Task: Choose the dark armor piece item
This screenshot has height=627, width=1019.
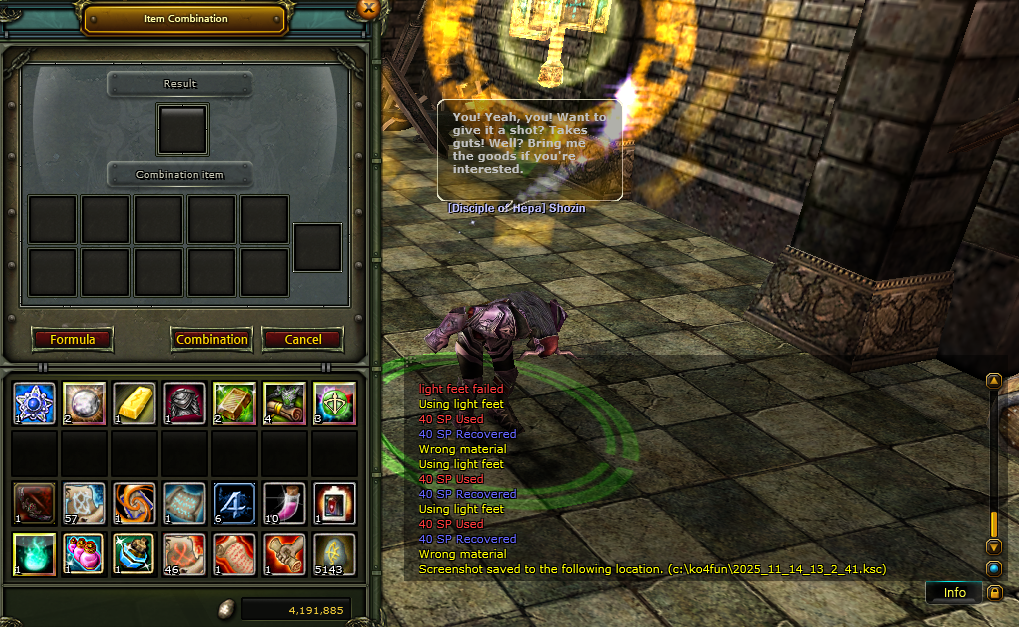Action: coord(184,403)
